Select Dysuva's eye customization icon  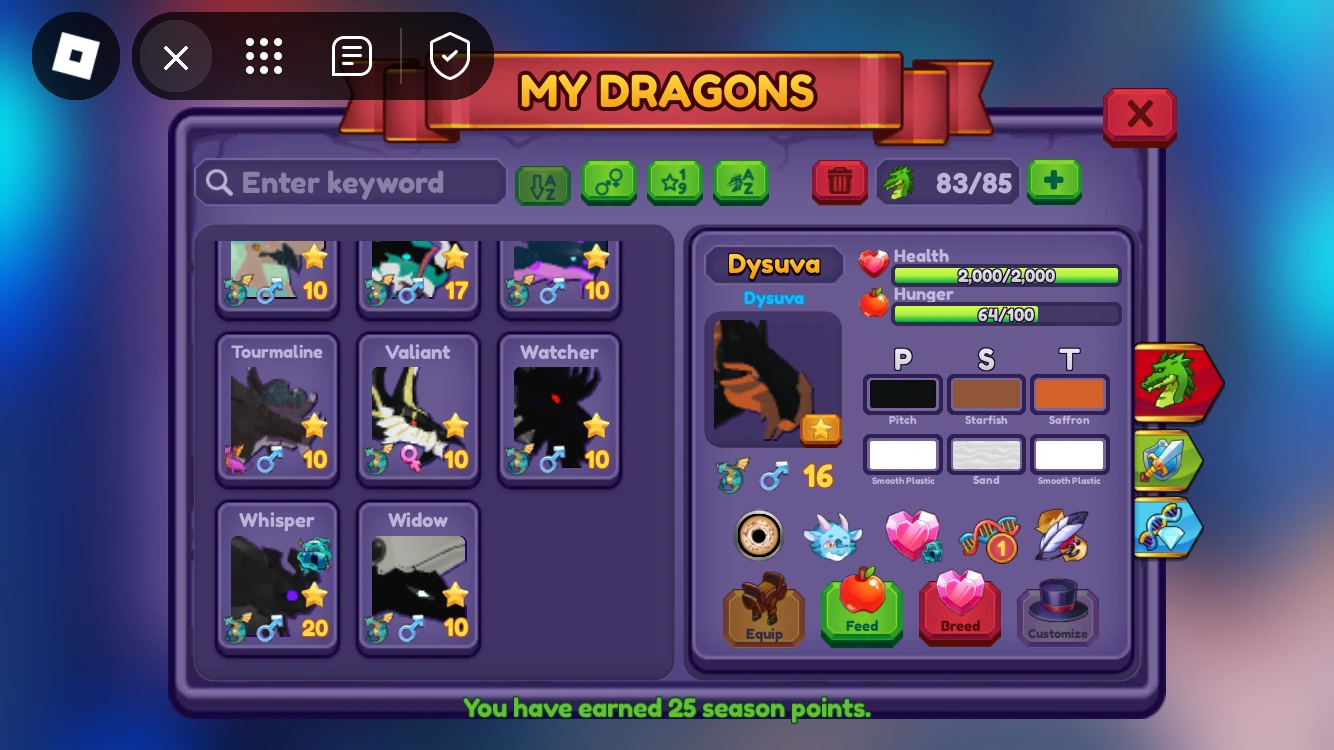(x=758, y=535)
